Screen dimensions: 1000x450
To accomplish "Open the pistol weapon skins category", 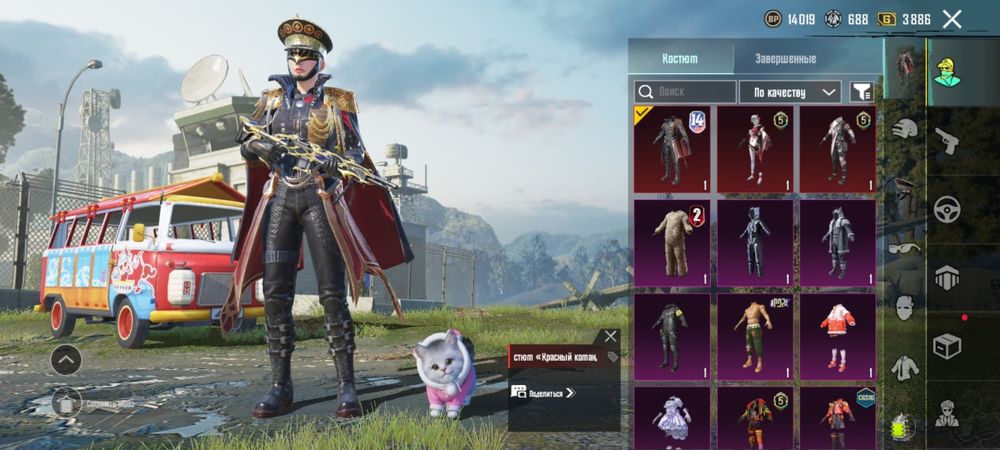I will 947,141.
